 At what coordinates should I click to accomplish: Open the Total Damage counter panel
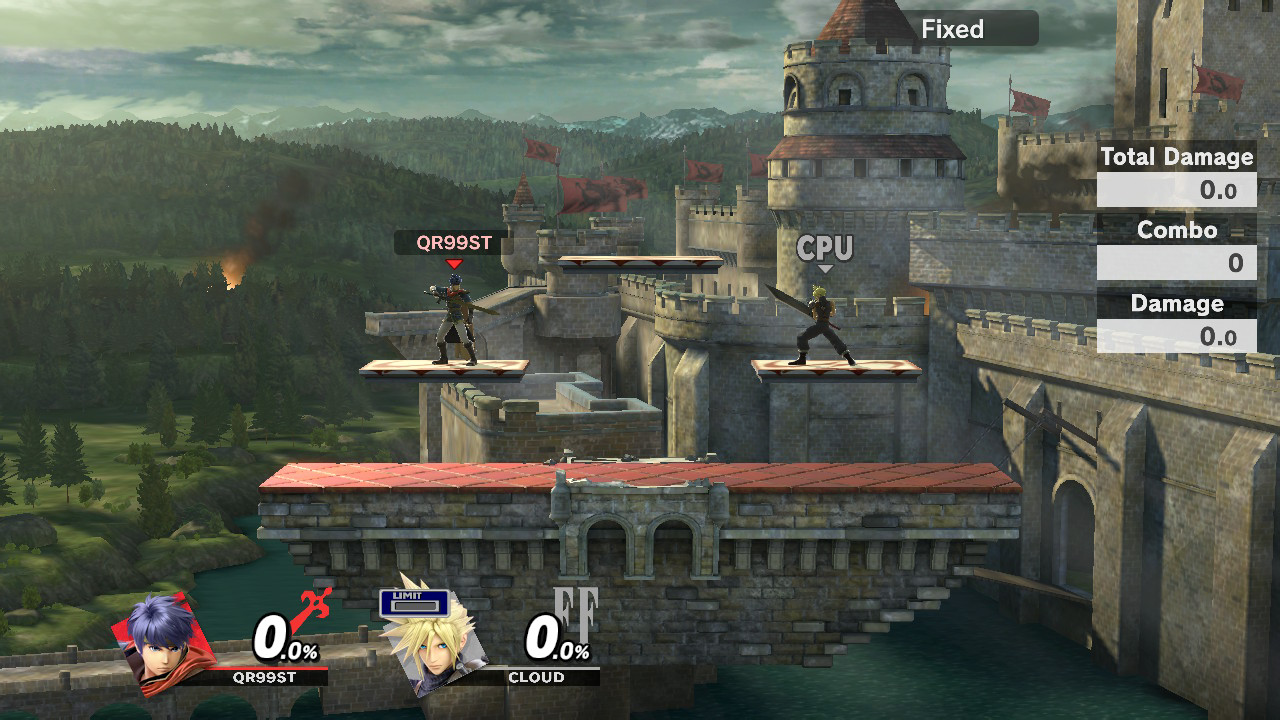1176,189
